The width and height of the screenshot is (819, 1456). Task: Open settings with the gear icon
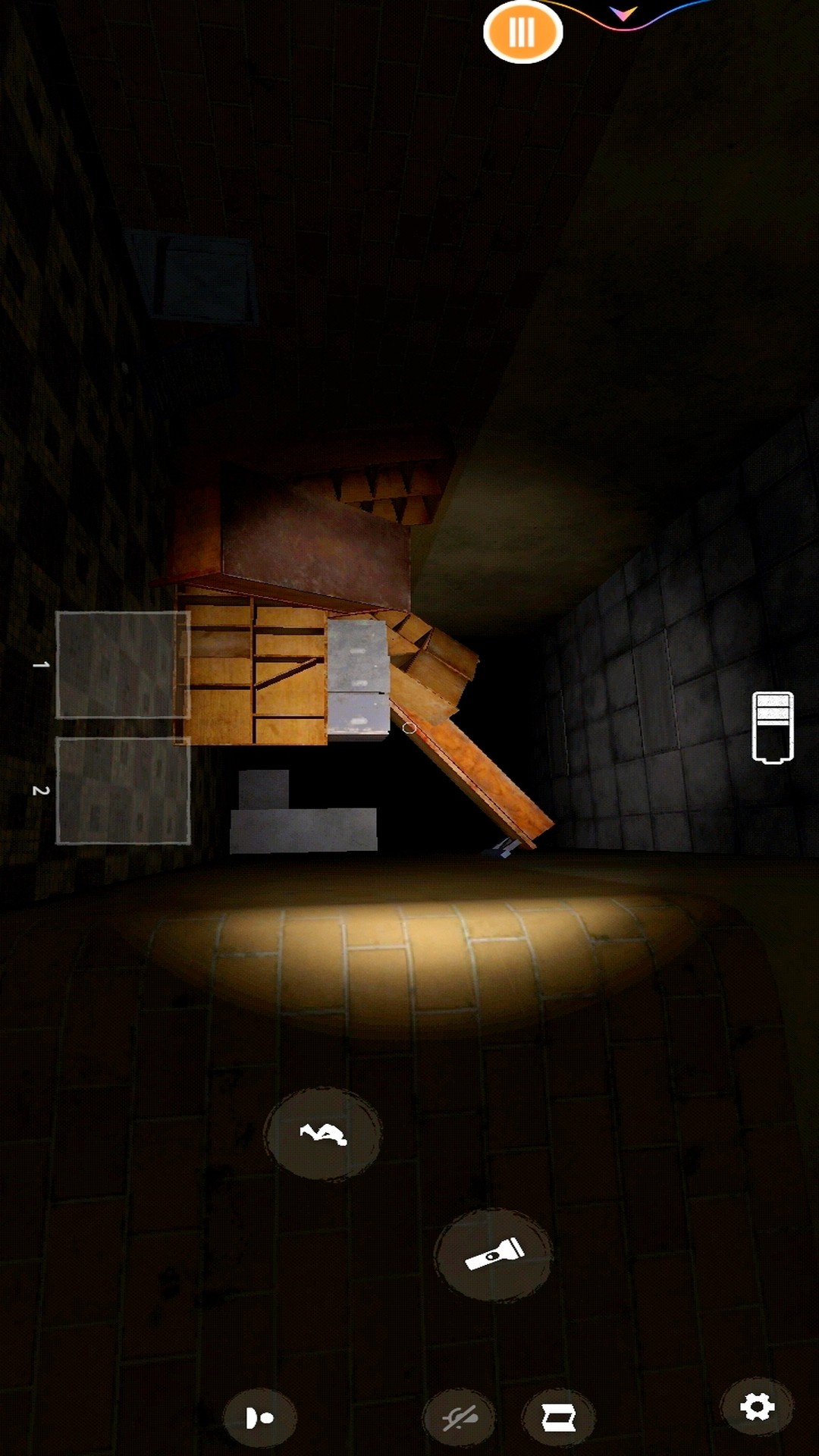(x=757, y=1407)
